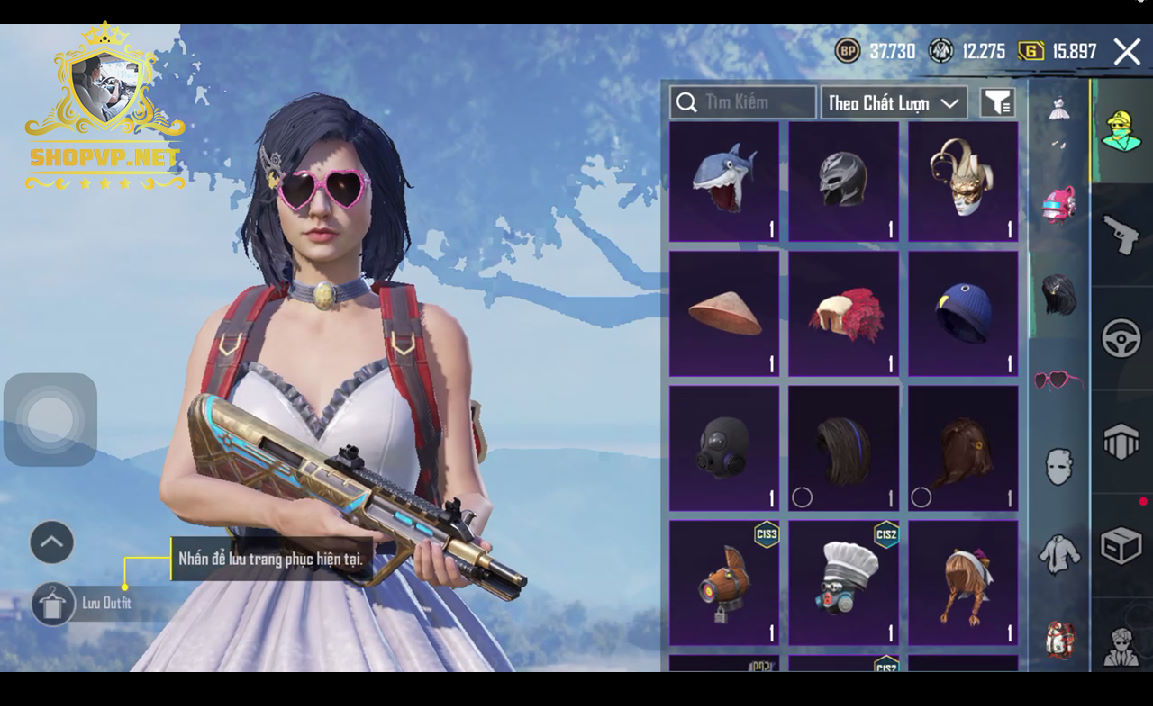
Task: Select the chef hat with mask
Action: coord(843,582)
